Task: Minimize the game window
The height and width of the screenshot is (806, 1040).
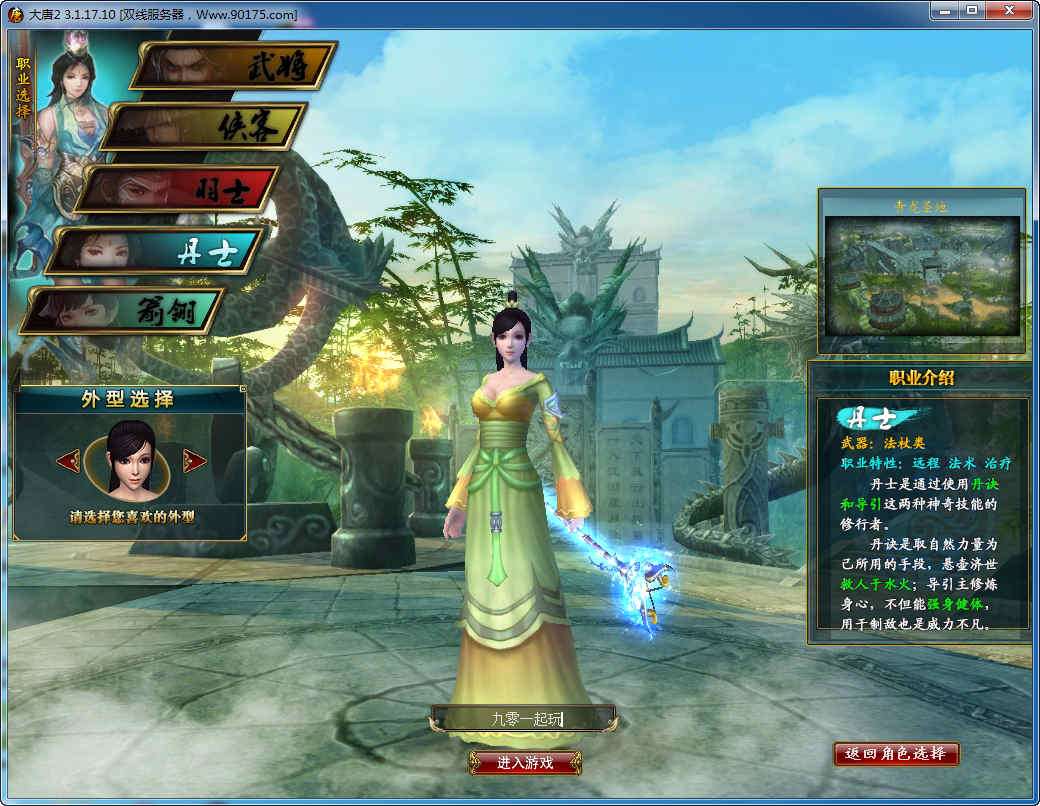Action: click(942, 10)
